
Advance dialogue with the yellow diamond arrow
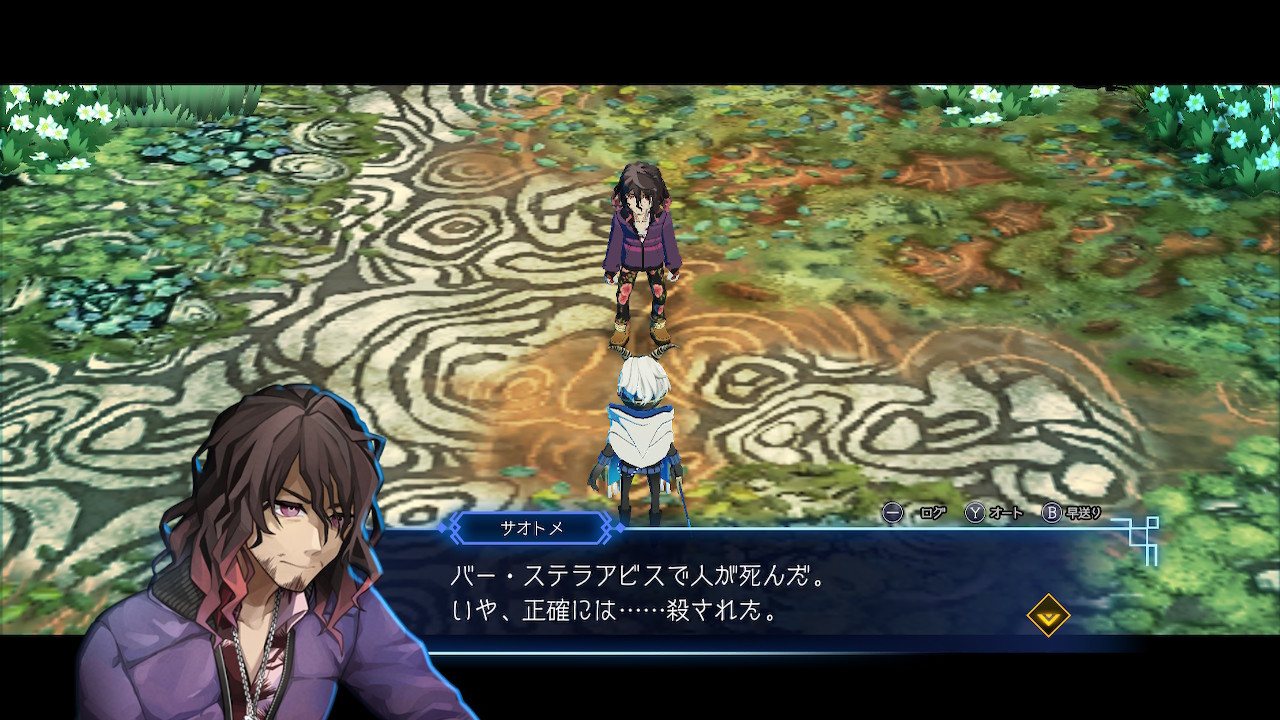[1048, 615]
